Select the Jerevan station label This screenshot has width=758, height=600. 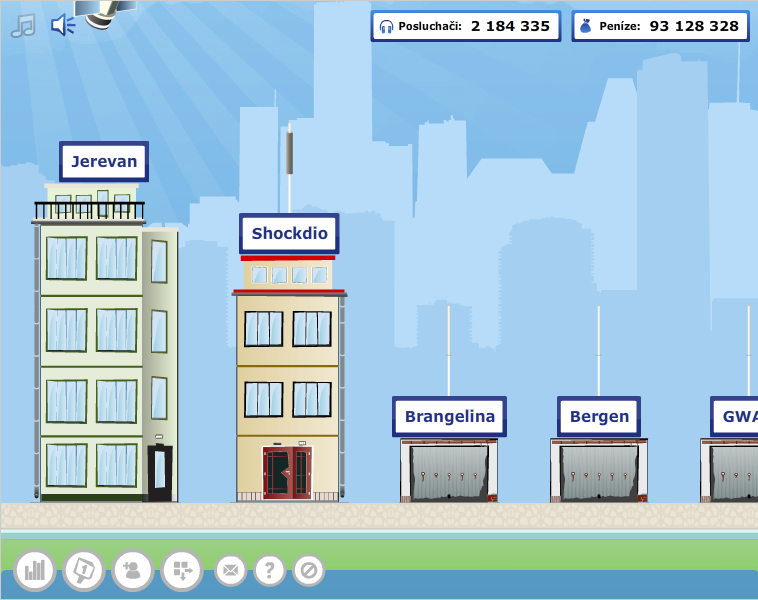pyautogui.click(x=104, y=161)
